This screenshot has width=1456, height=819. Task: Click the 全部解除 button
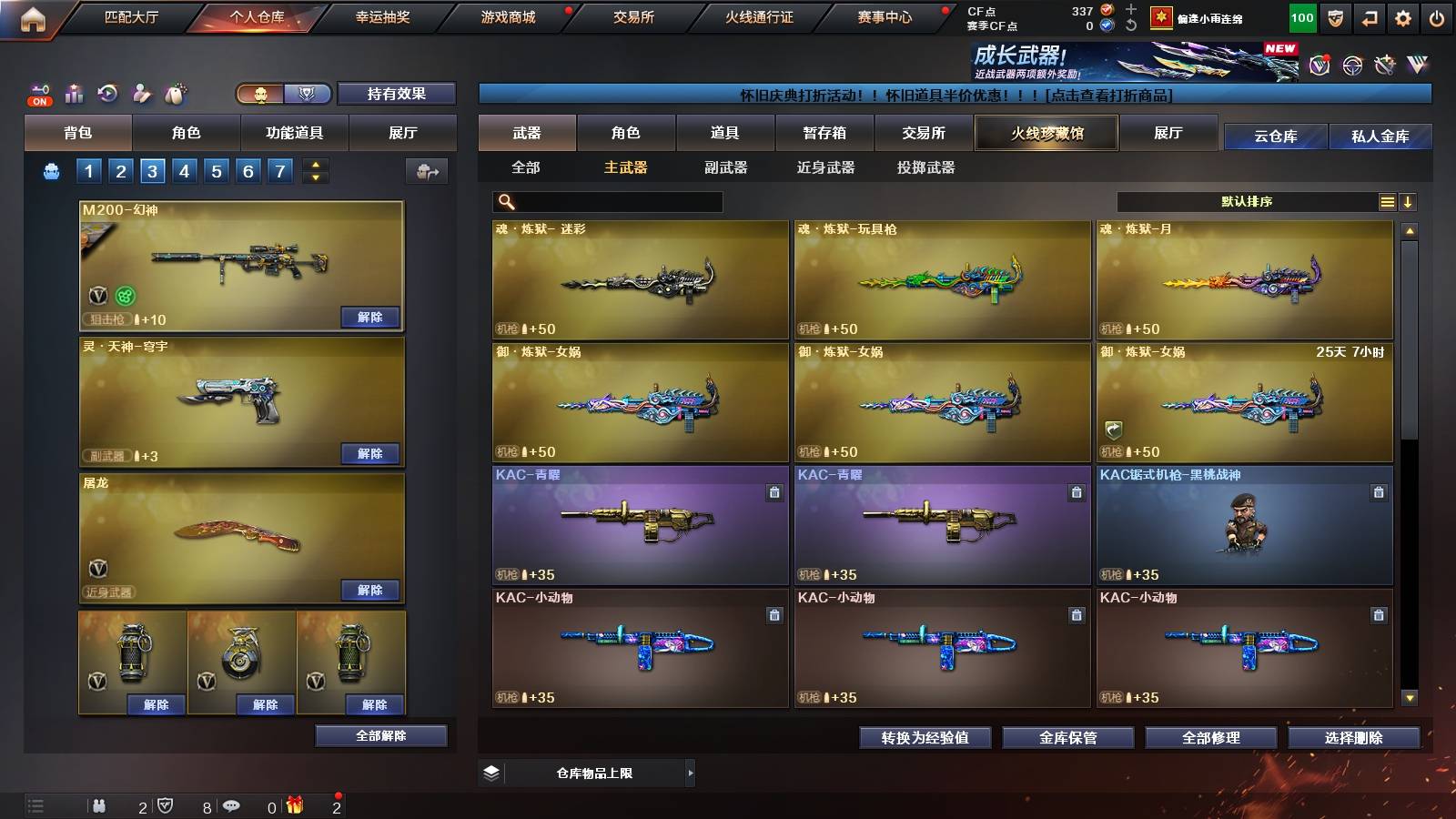point(381,735)
